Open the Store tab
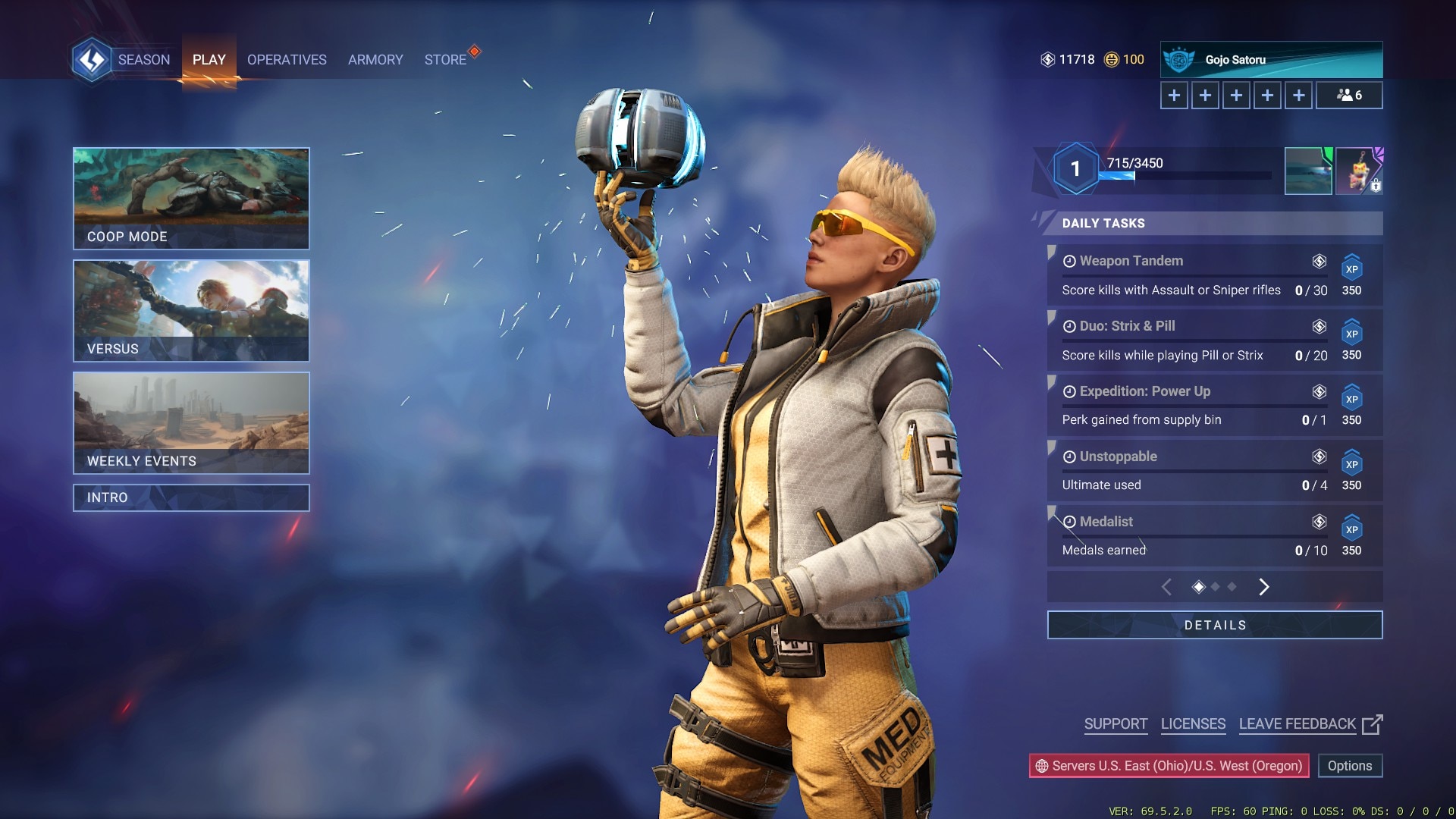The height and width of the screenshot is (819, 1456). point(445,60)
